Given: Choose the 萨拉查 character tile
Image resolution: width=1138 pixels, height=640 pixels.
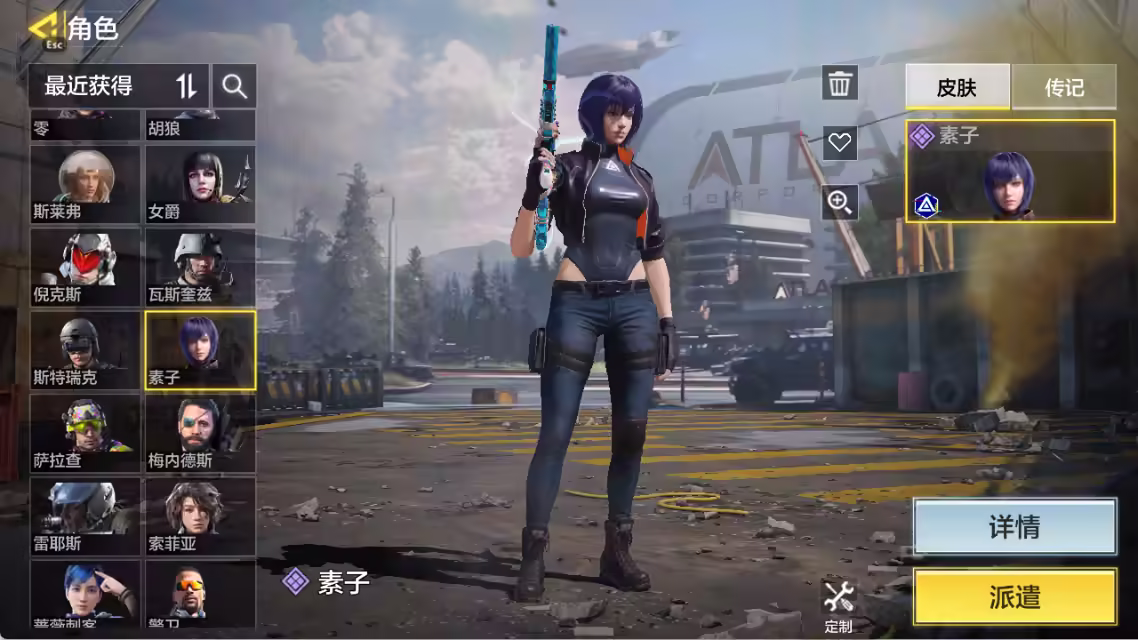Looking at the screenshot, I should click(x=85, y=432).
